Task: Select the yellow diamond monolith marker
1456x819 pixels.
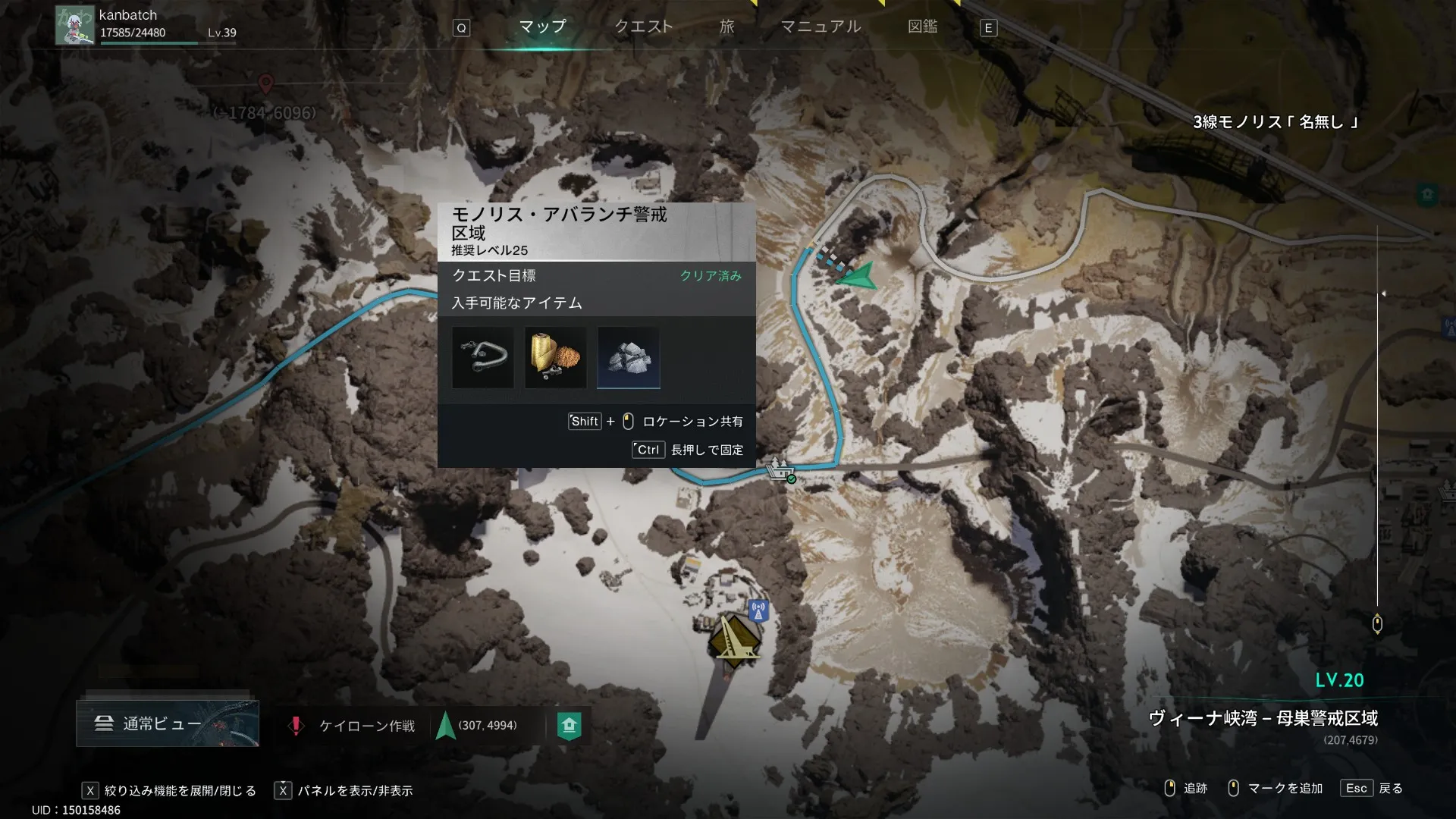Action: point(733,642)
